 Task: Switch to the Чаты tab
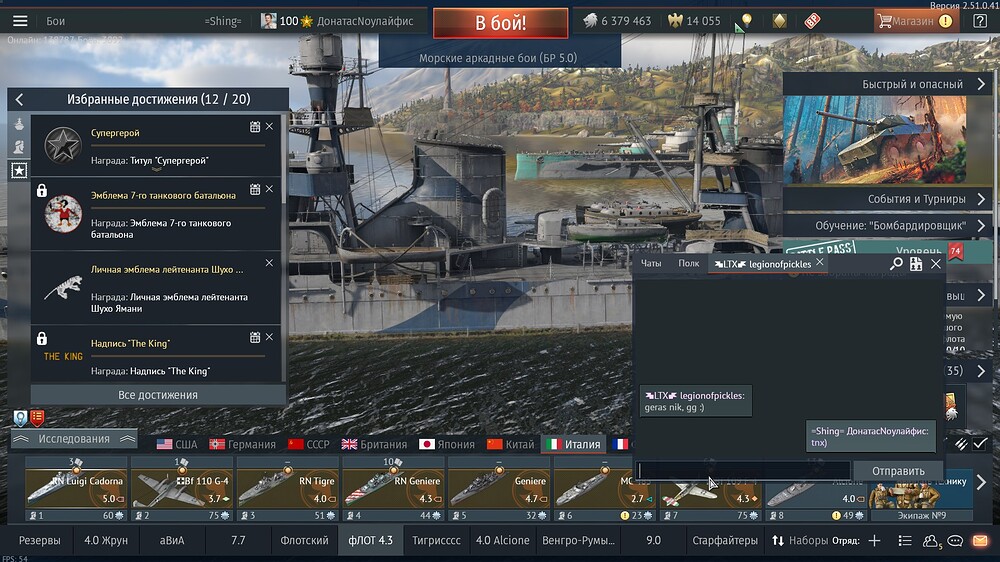click(651, 264)
